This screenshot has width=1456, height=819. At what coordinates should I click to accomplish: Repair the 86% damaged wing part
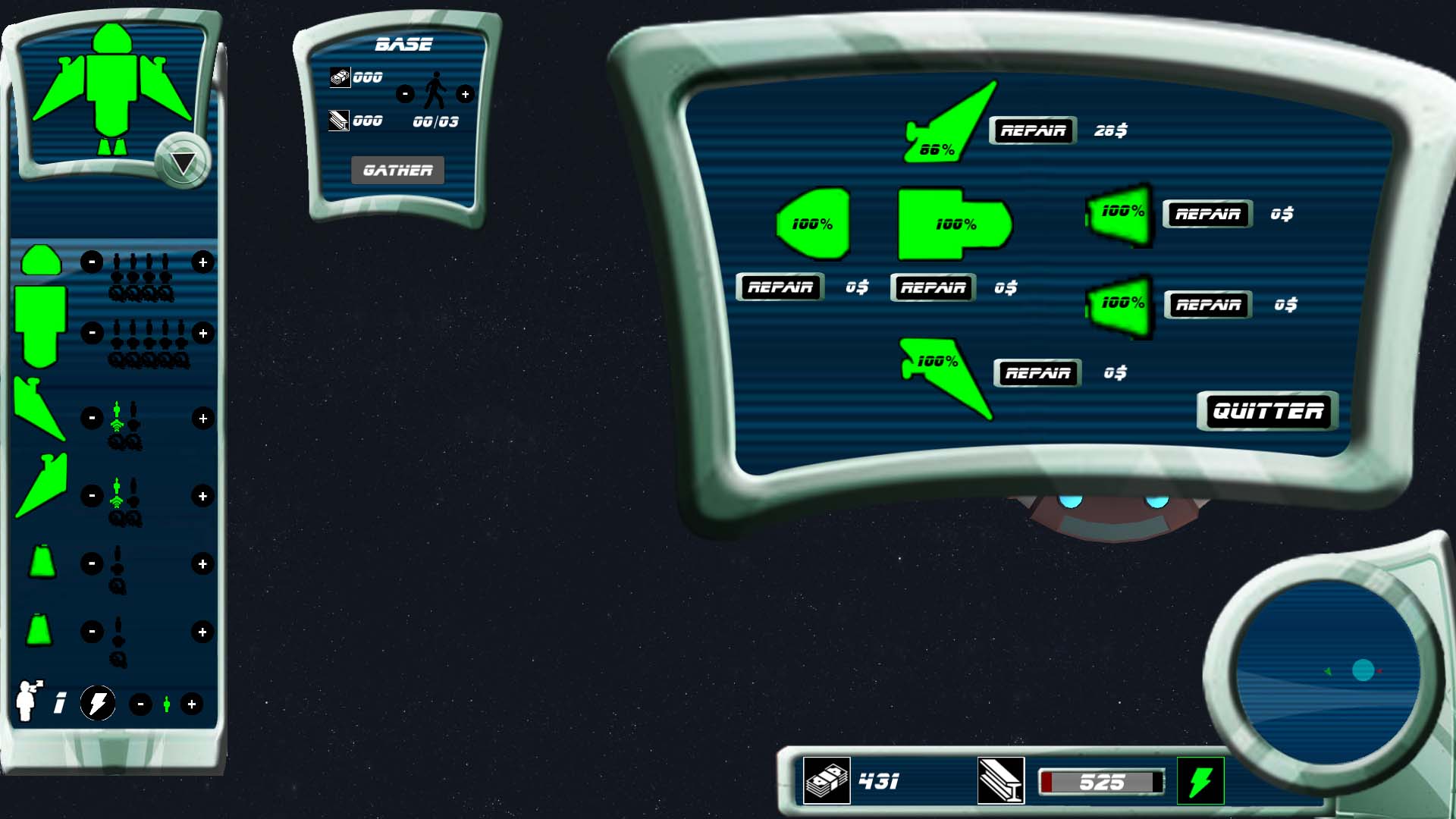point(1033,130)
